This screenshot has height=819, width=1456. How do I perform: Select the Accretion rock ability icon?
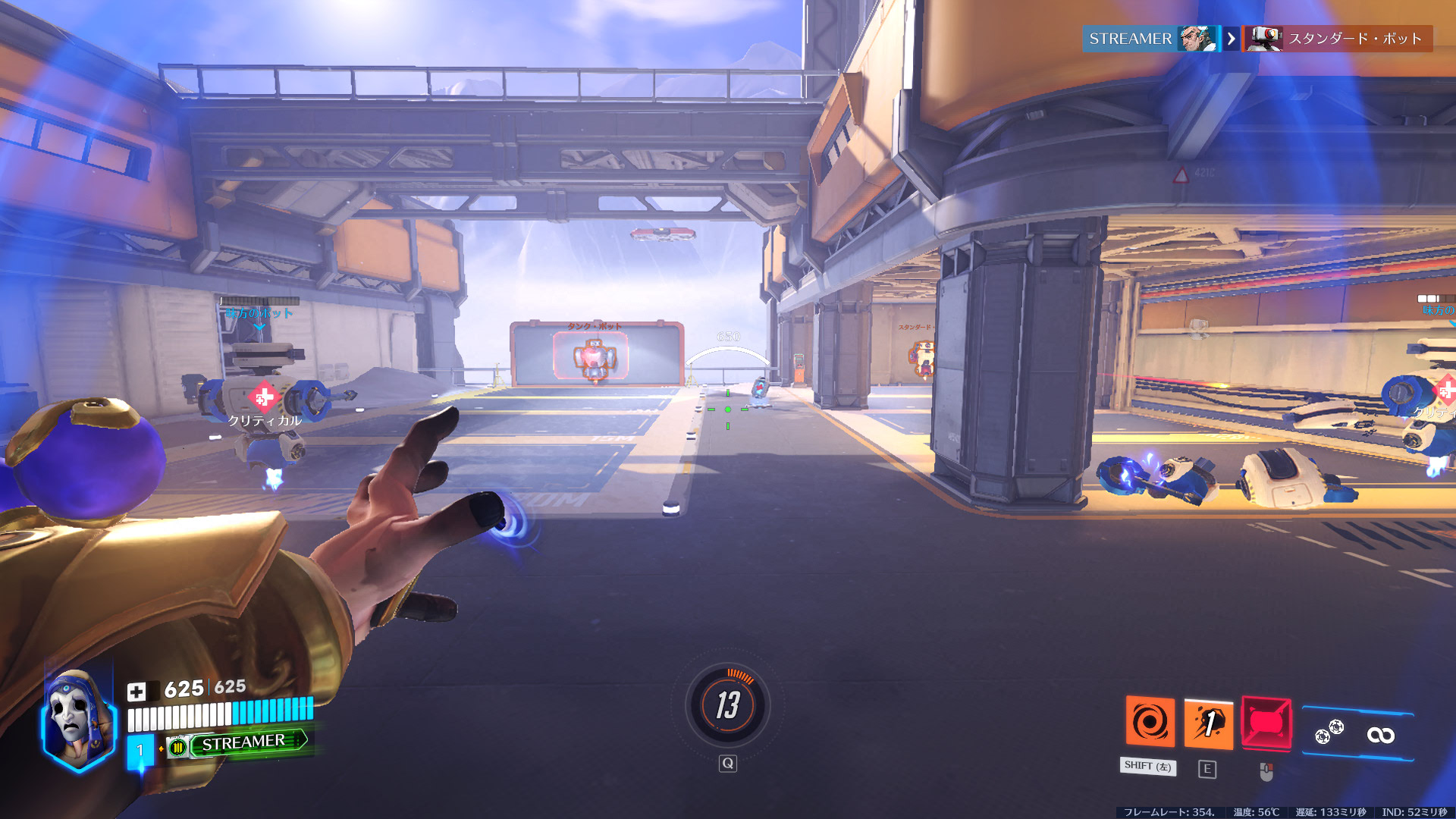pos(1208,723)
